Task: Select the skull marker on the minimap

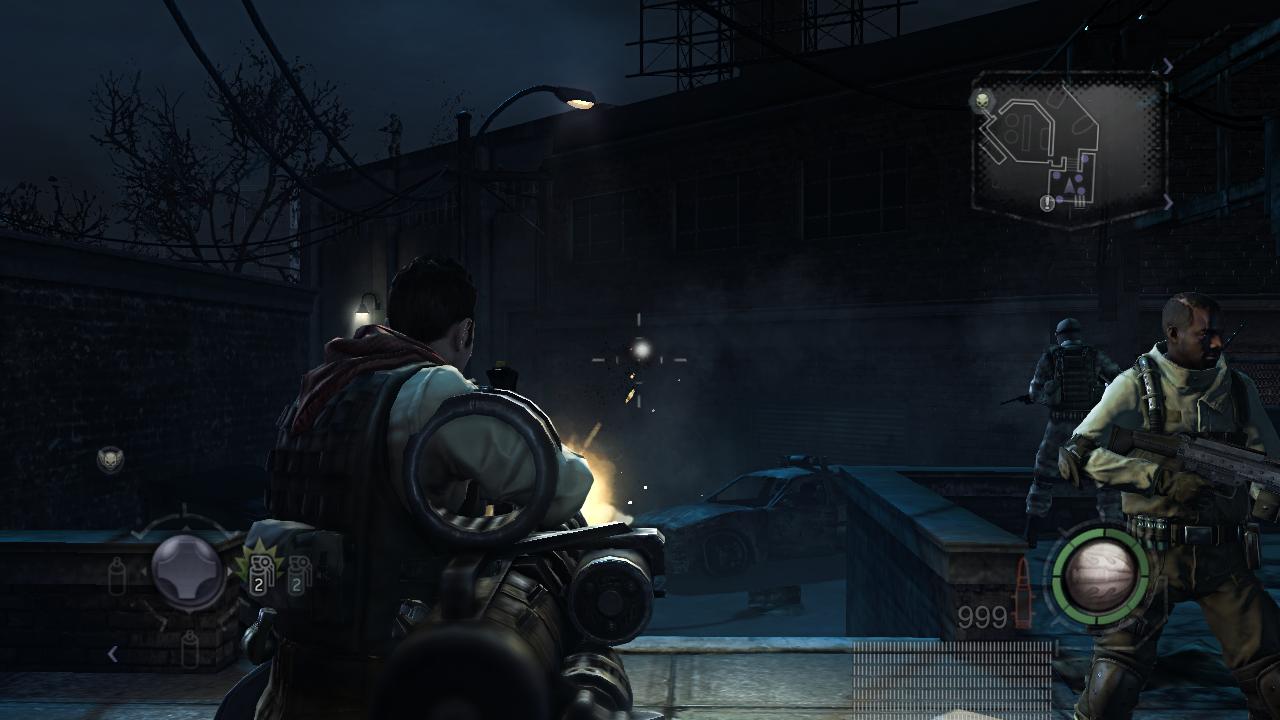Action: point(982,101)
